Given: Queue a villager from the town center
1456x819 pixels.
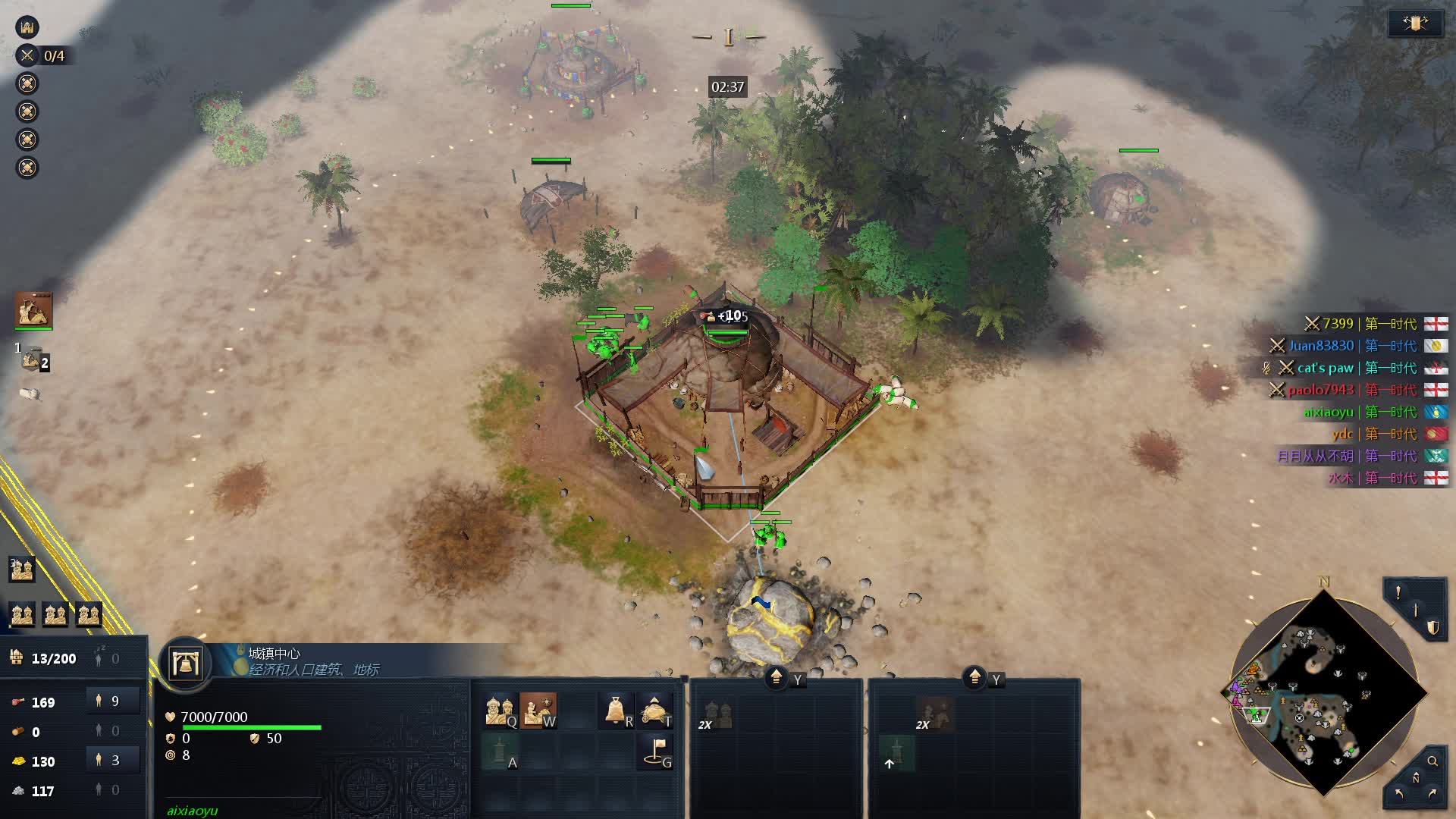Looking at the screenshot, I should (500, 711).
